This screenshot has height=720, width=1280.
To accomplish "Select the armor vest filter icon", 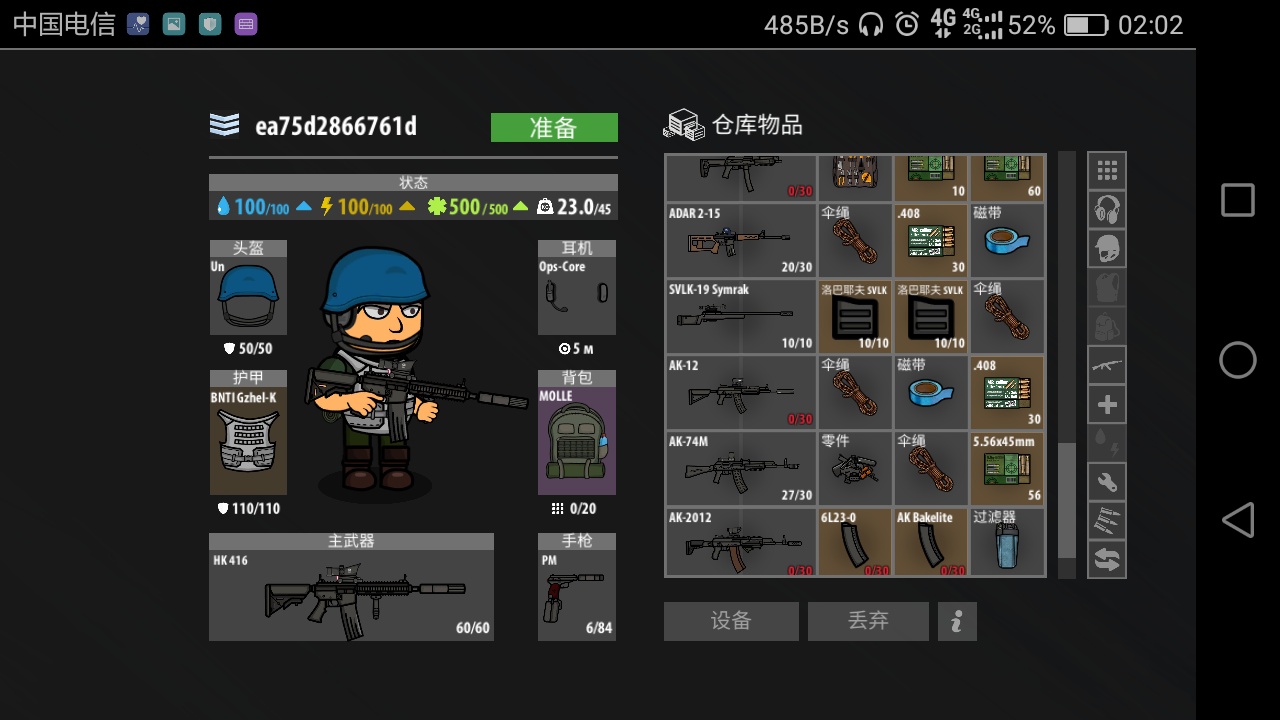I will click(x=1107, y=286).
